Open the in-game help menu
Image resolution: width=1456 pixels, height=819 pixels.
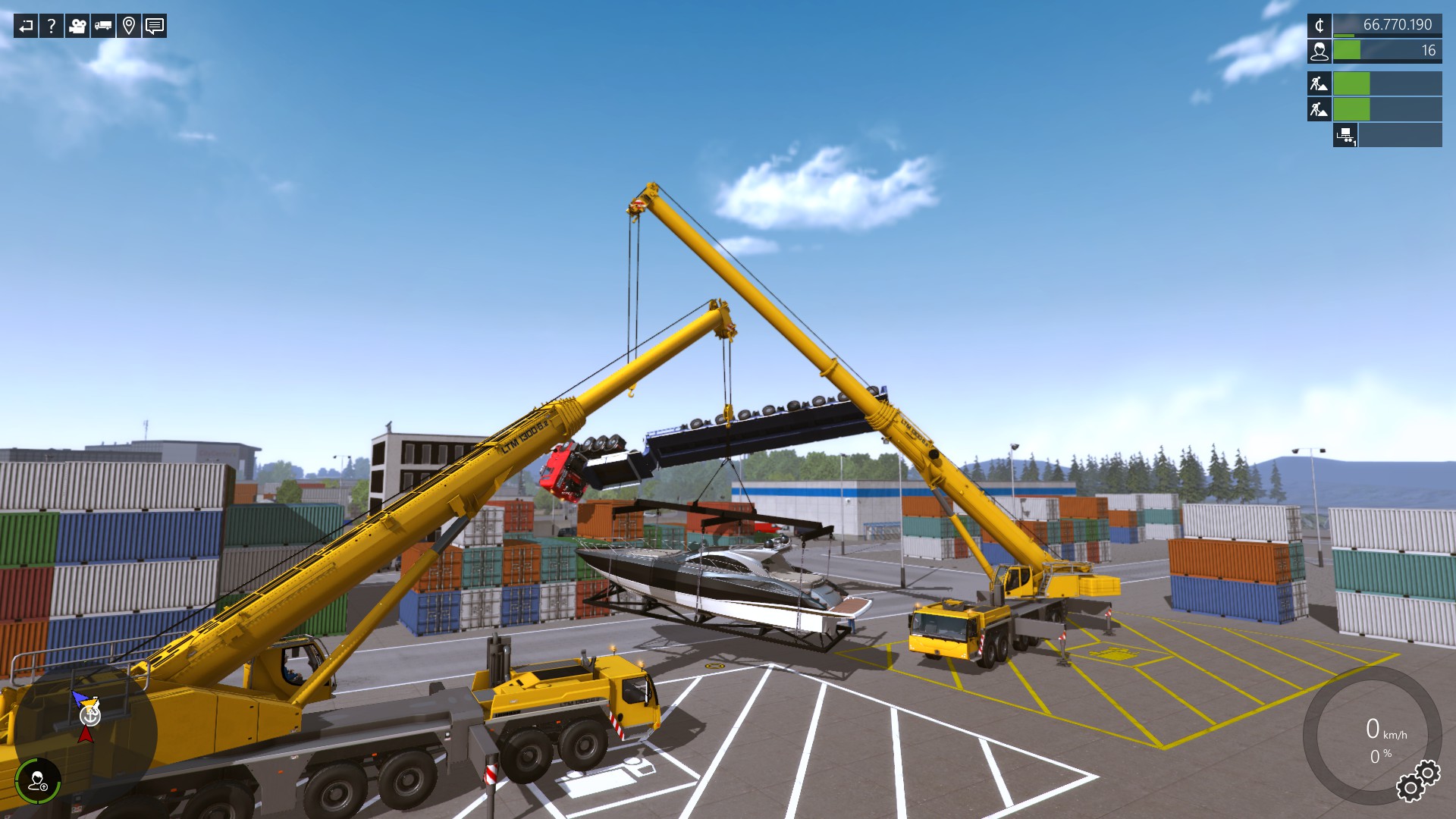(51, 27)
